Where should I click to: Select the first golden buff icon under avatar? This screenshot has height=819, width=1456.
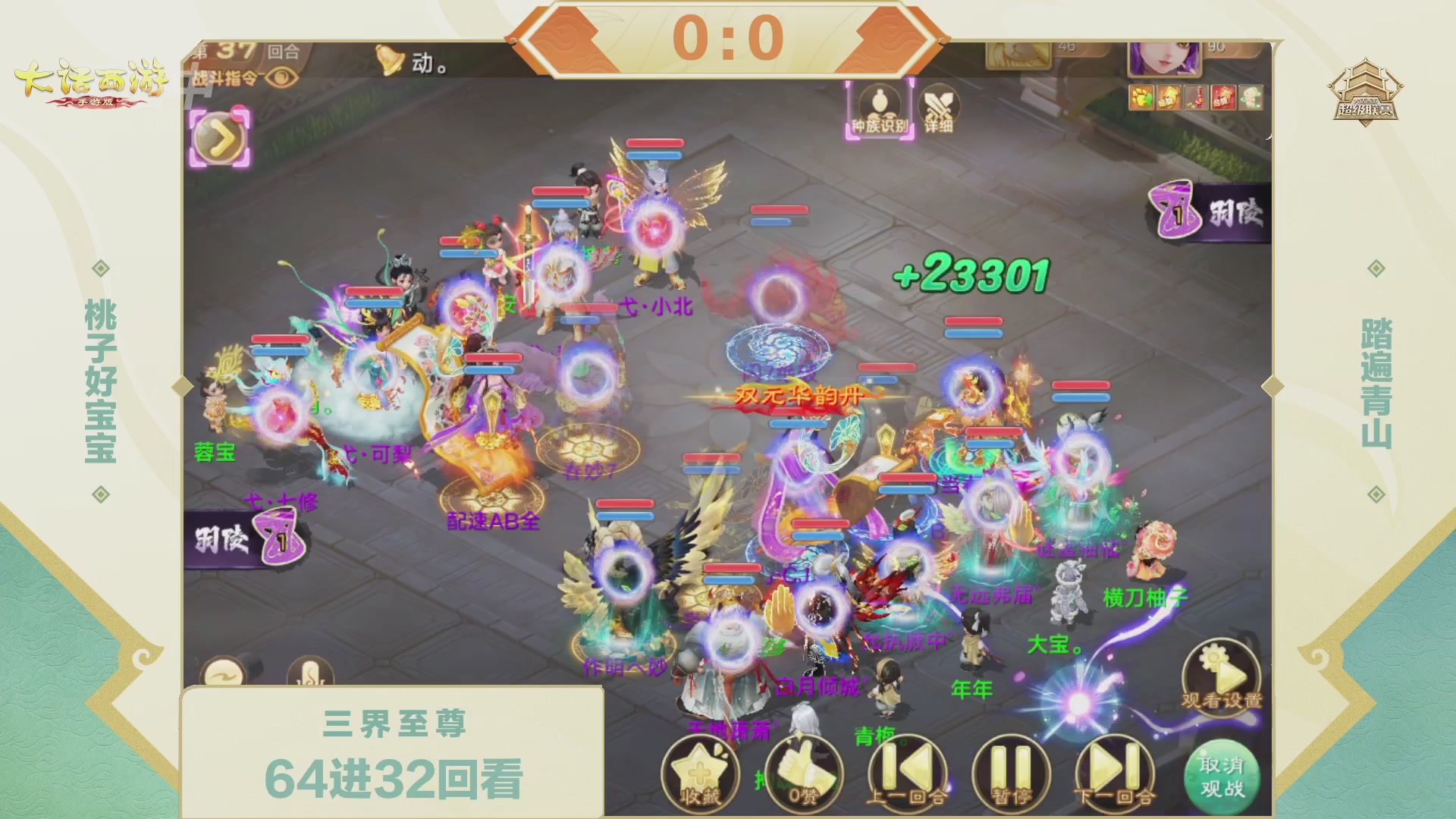pos(1142,98)
